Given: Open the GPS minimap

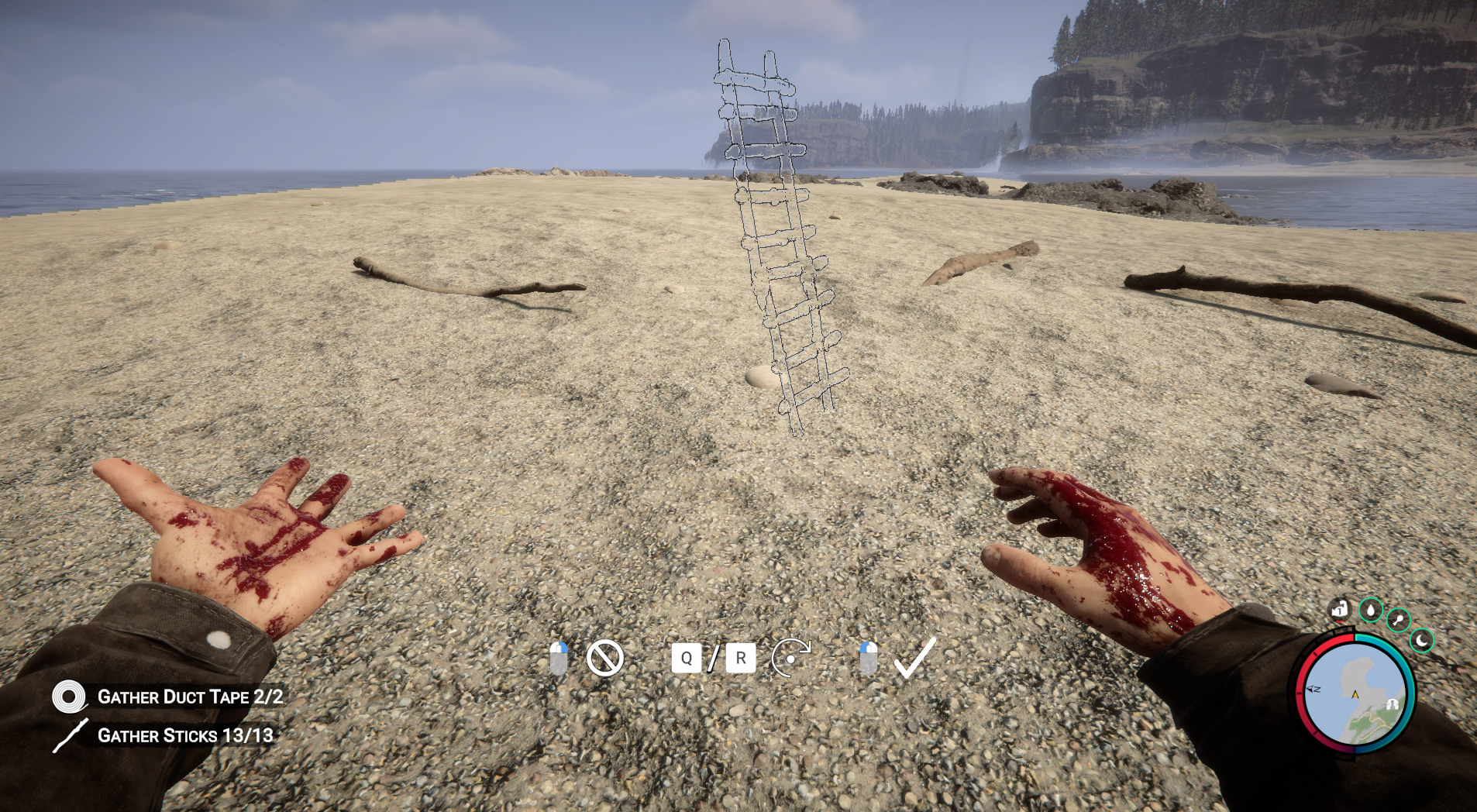Looking at the screenshot, I should [1355, 694].
